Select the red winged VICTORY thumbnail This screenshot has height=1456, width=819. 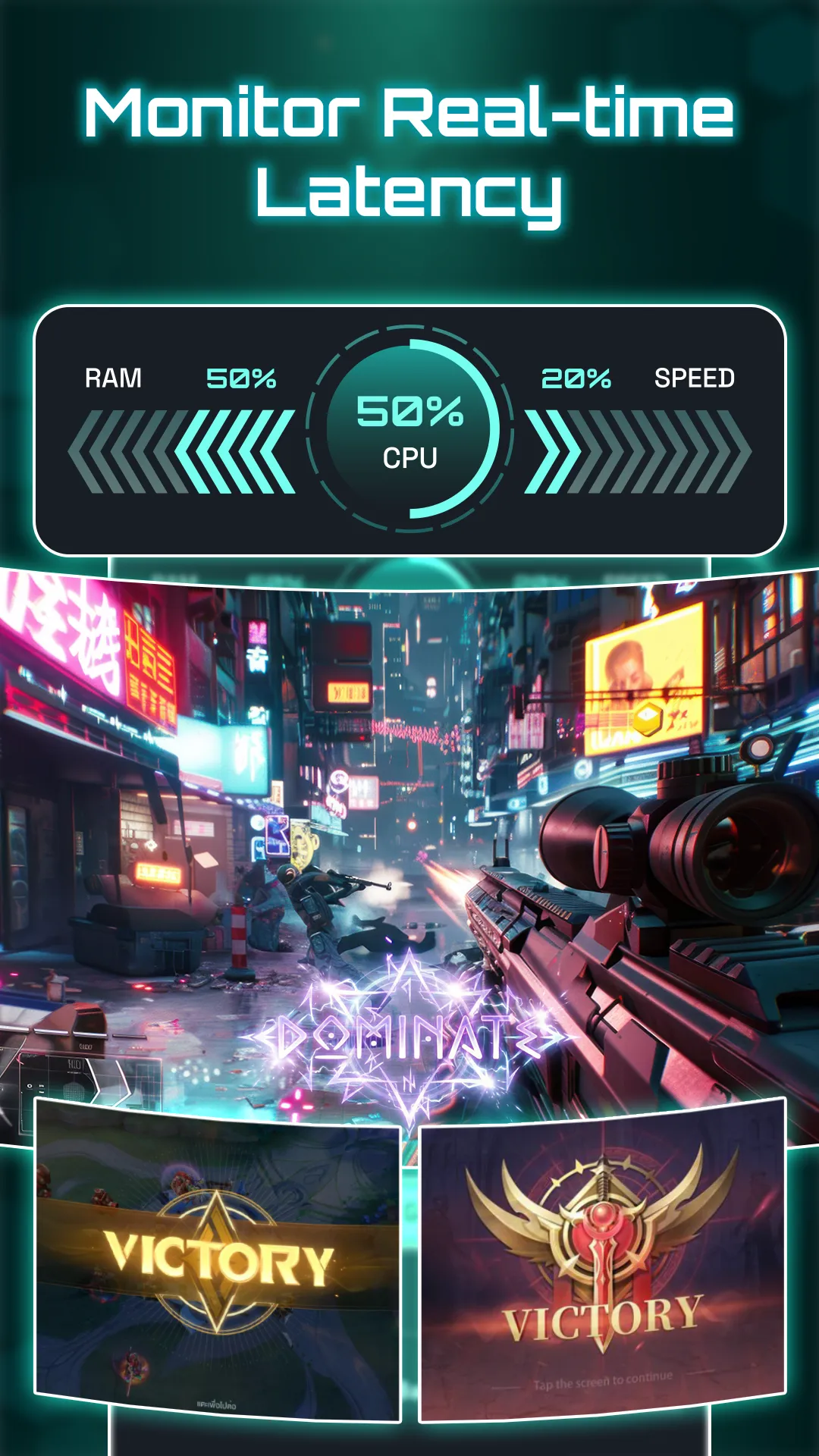pos(602,1262)
